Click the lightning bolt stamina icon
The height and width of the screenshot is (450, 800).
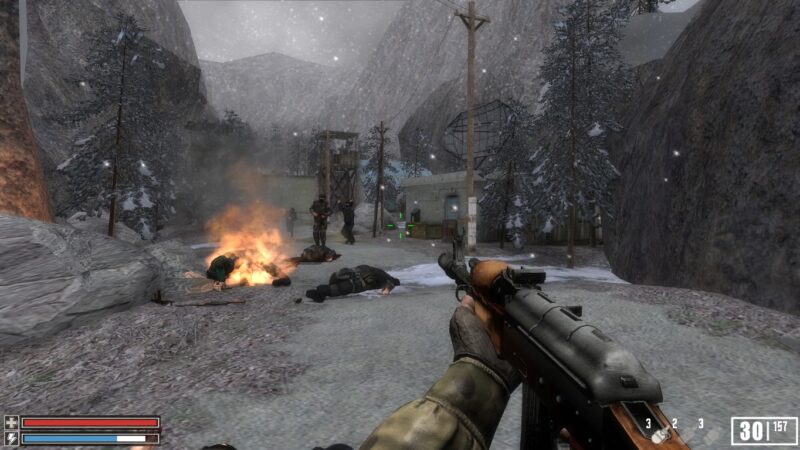[11, 438]
